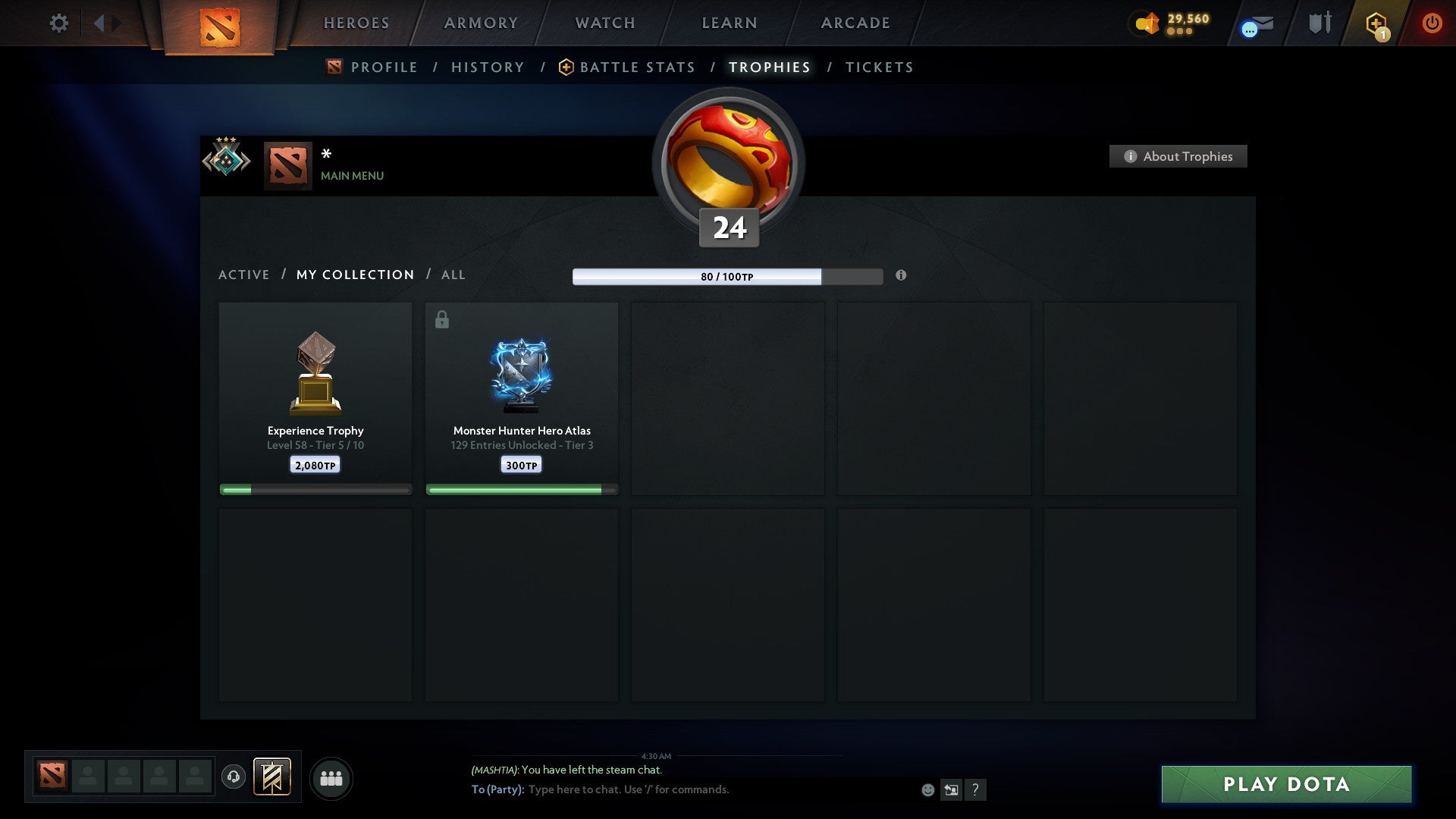Switch to the ALL trophies tab
Image resolution: width=1456 pixels, height=819 pixels.
click(x=453, y=275)
